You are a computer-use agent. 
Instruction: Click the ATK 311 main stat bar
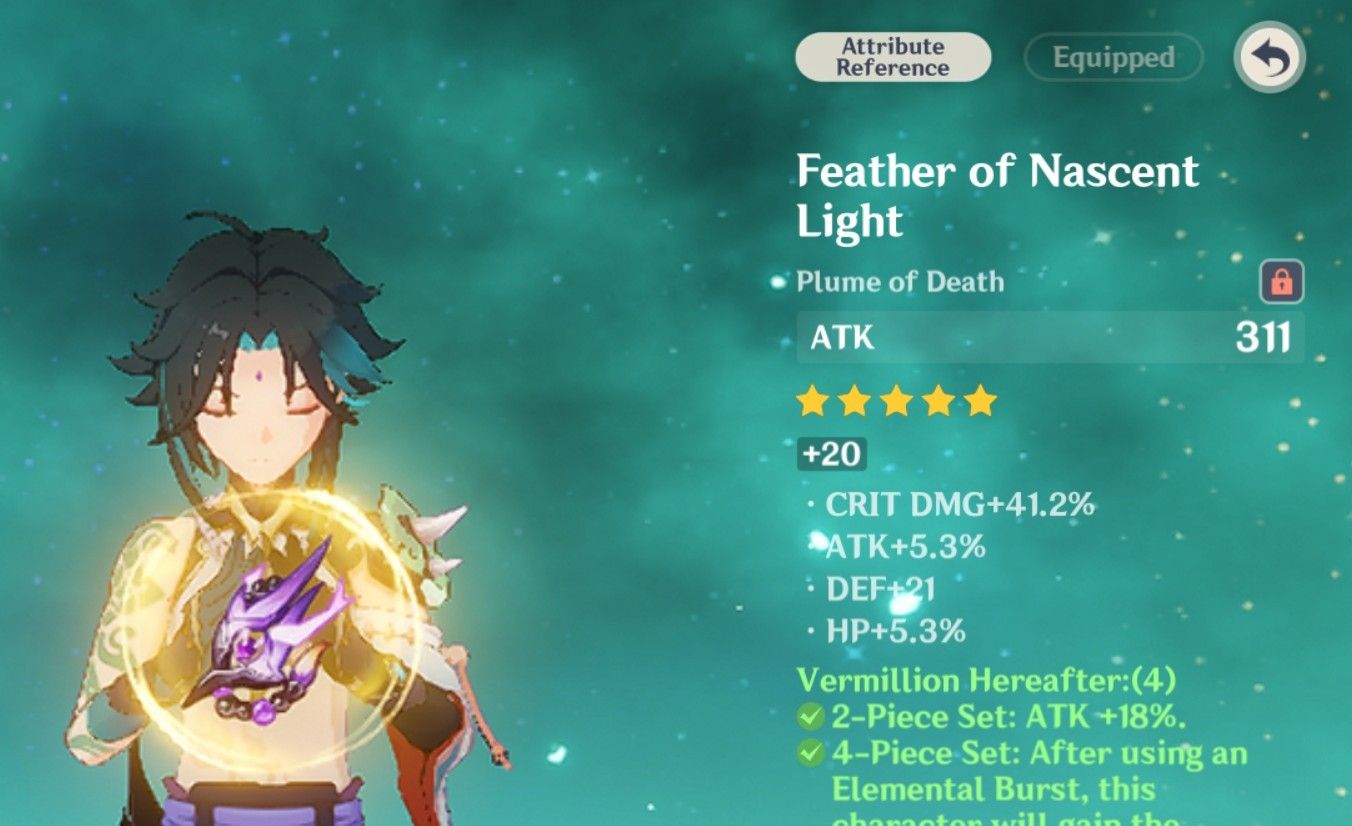[x=1044, y=340]
